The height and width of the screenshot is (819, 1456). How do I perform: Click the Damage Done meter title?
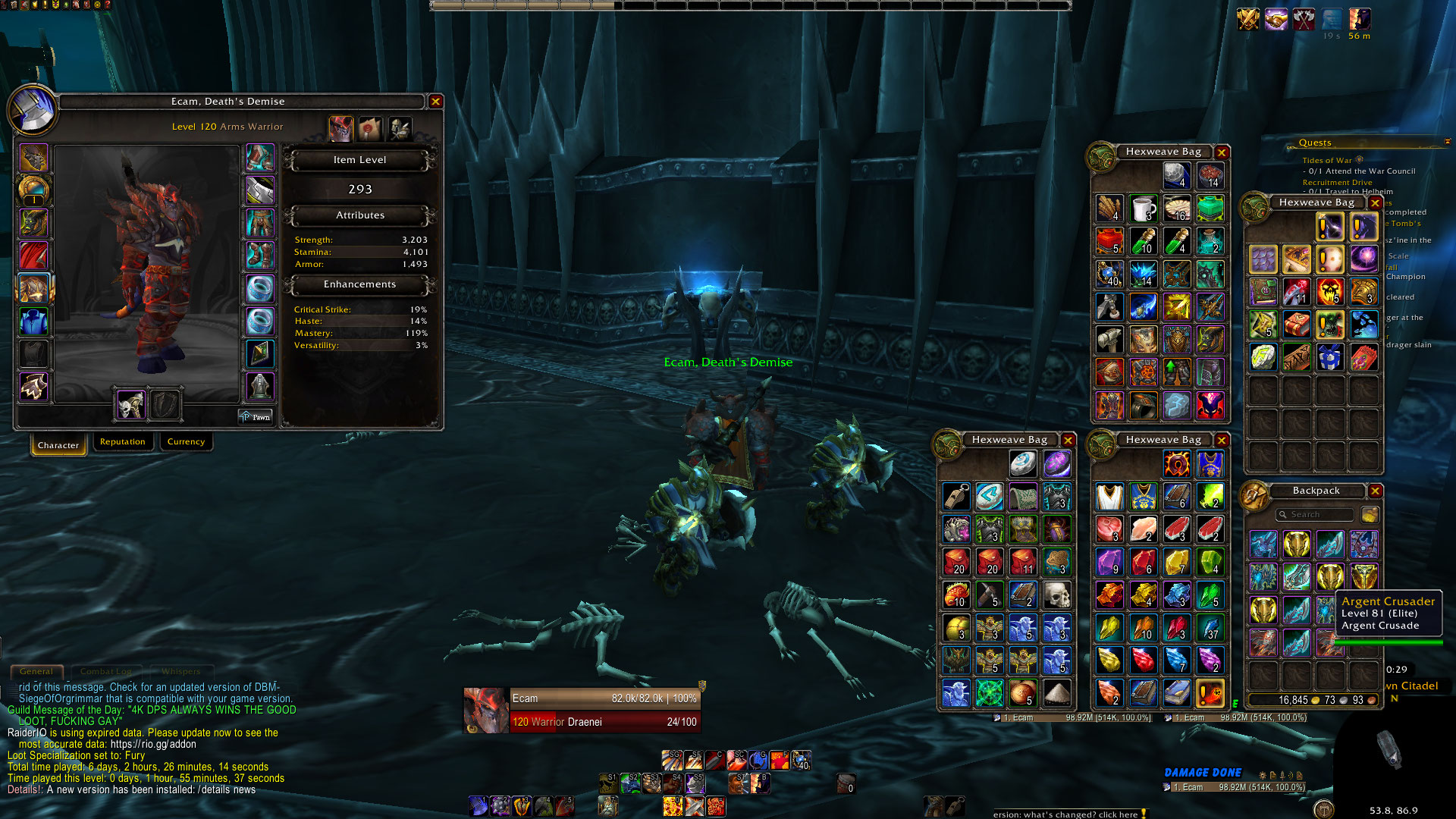coord(1203,773)
